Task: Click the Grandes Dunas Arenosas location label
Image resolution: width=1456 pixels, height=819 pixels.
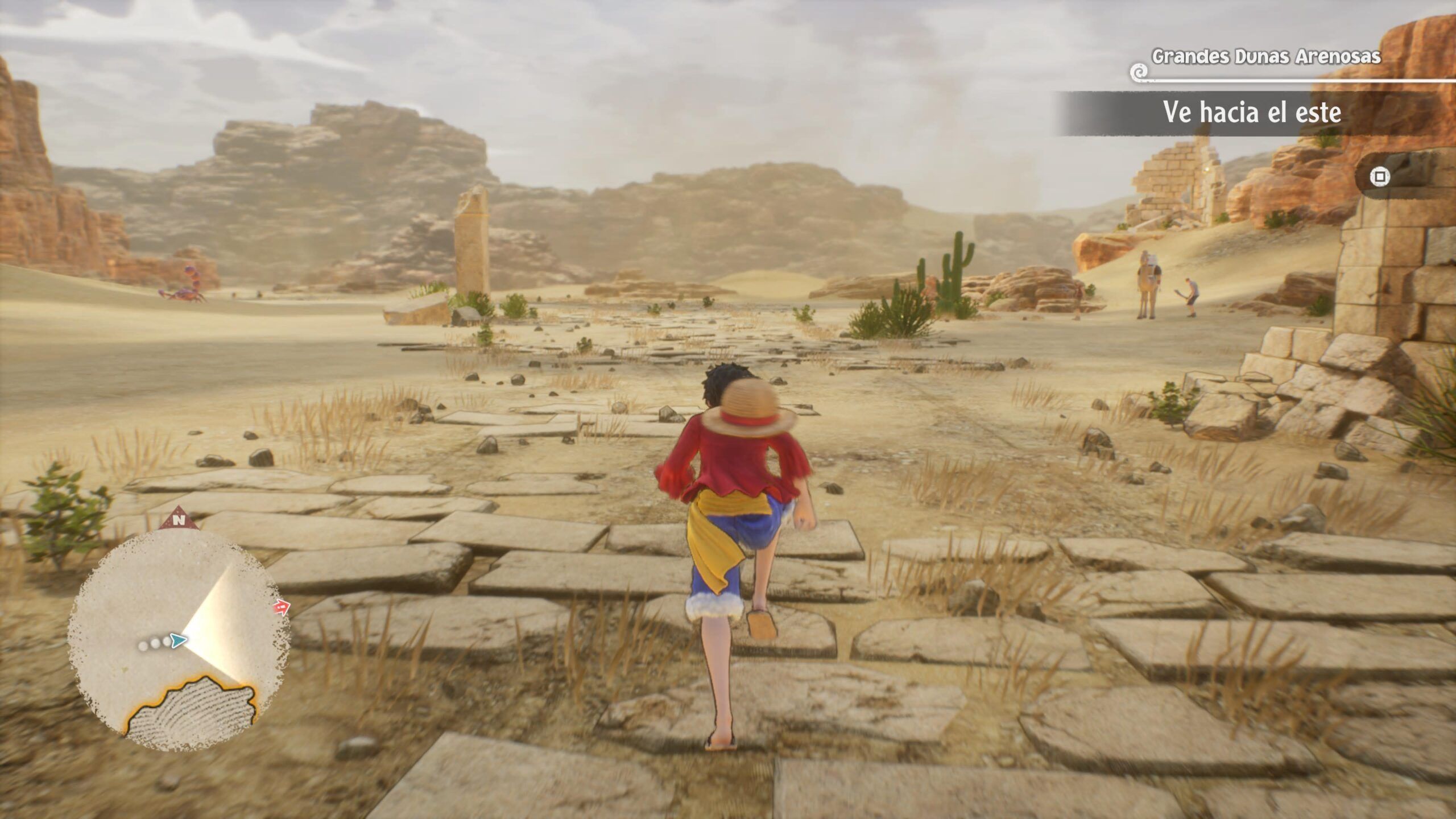Action: (1265, 57)
